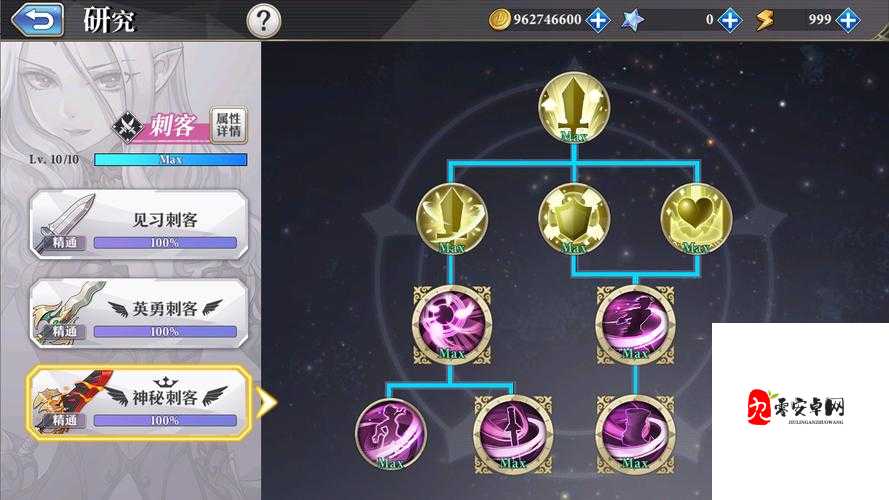Select the gold sword node left of shield
This screenshot has height=500, width=889.
coord(451,214)
